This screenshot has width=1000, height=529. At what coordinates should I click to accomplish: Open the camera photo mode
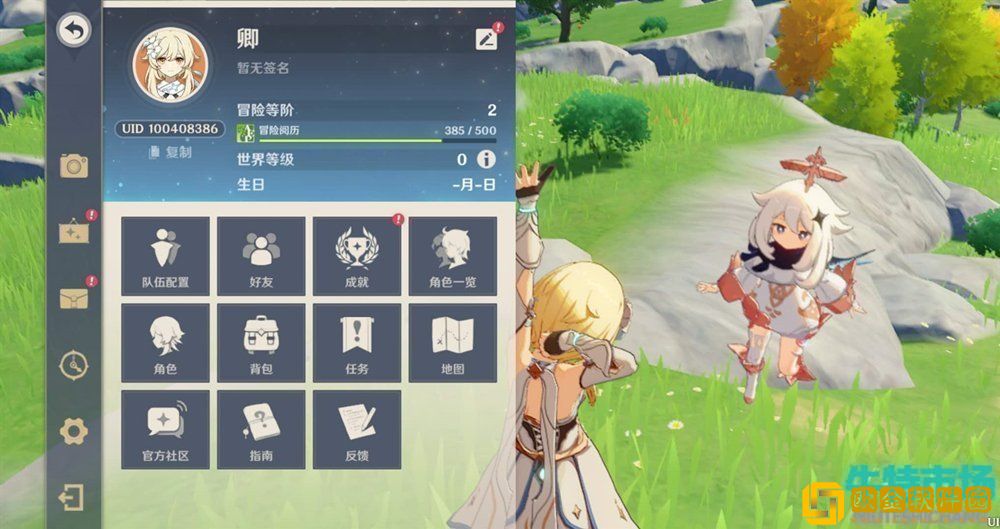74,166
